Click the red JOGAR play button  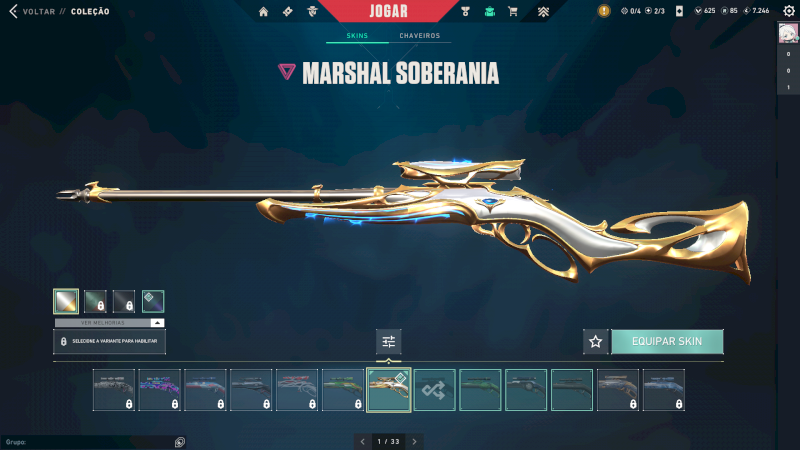click(x=388, y=11)
